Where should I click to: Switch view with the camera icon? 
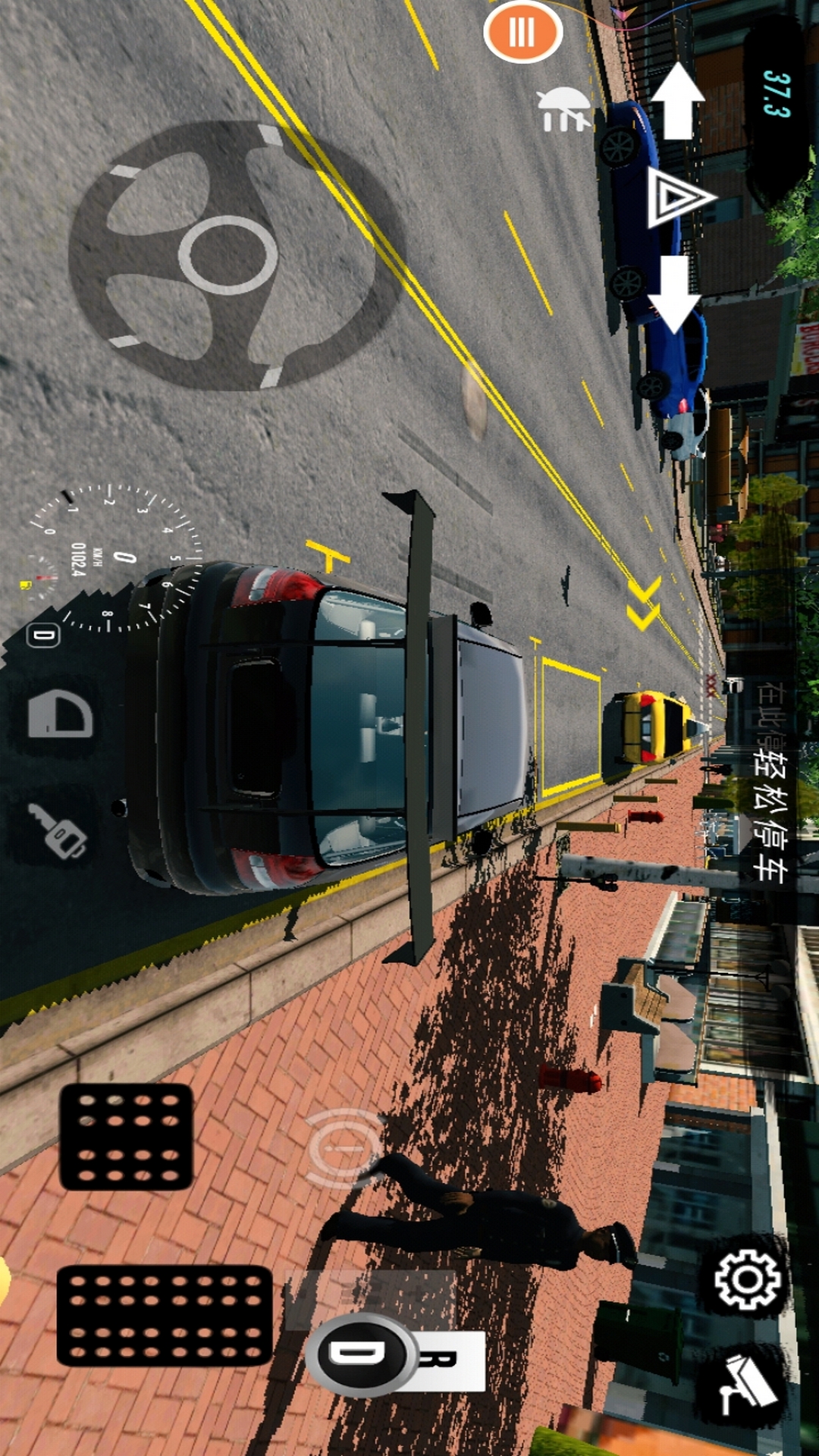point(747,1385)
